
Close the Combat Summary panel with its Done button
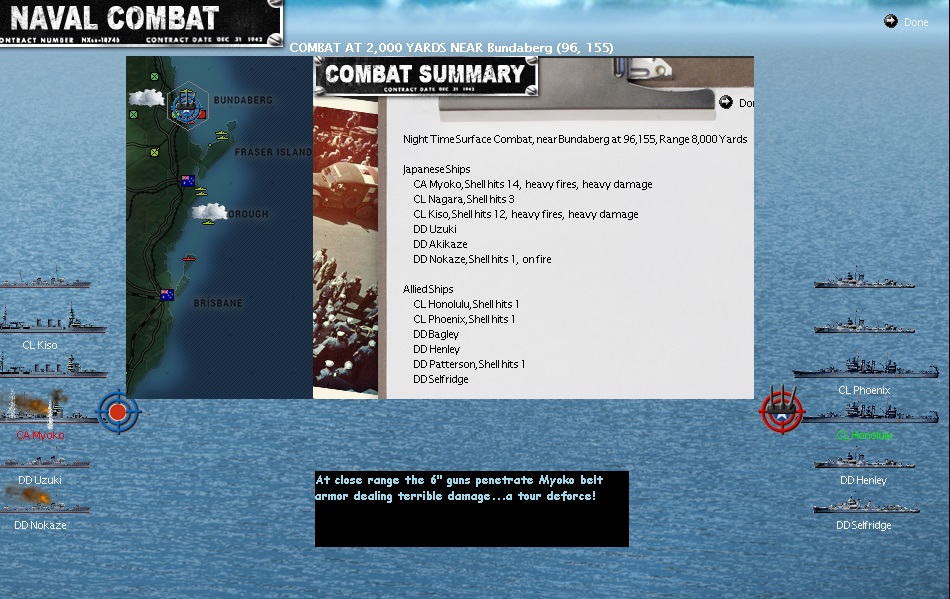click(738, 103)
